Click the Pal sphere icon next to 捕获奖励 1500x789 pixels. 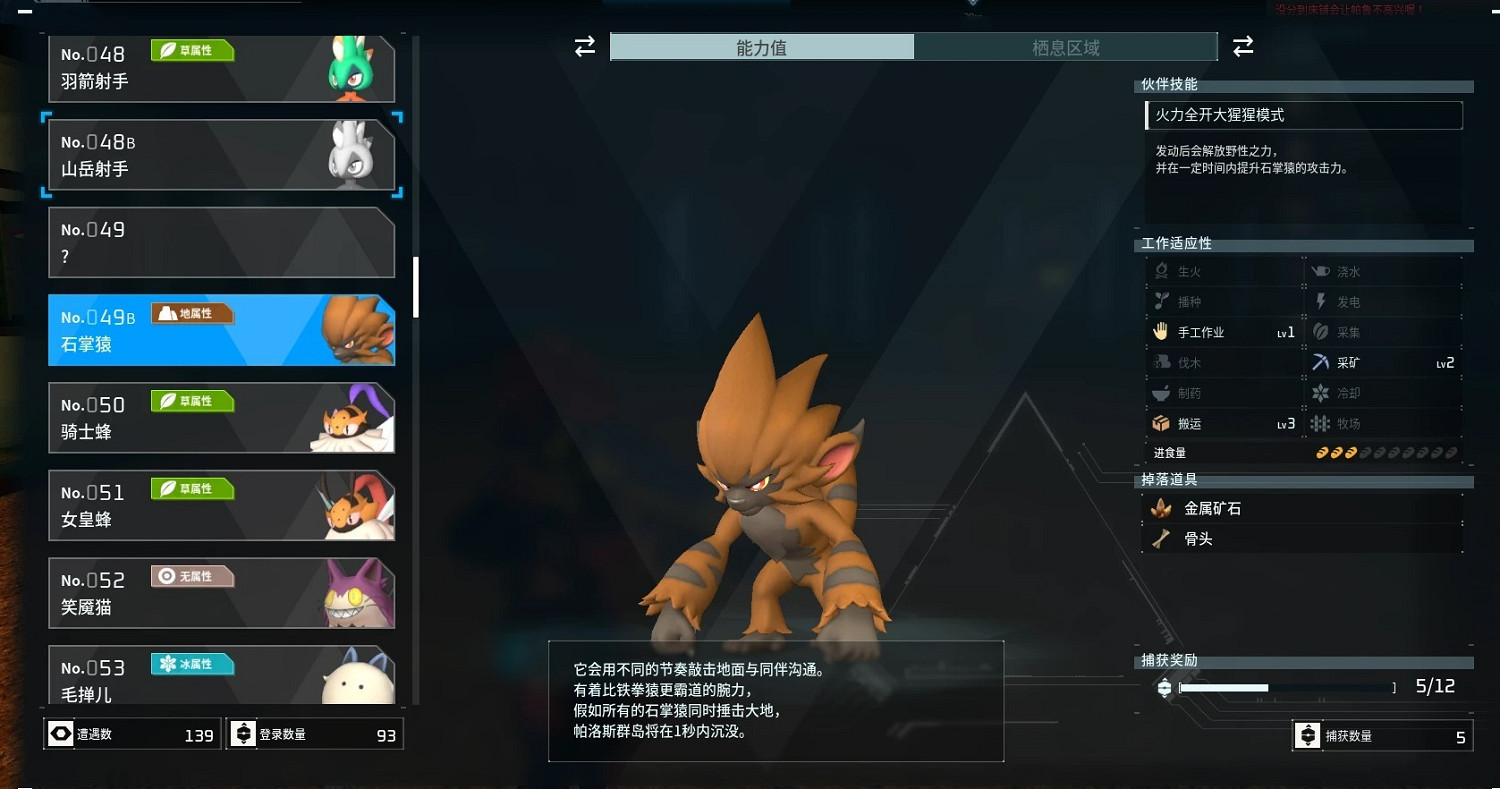pos(1163,687)
